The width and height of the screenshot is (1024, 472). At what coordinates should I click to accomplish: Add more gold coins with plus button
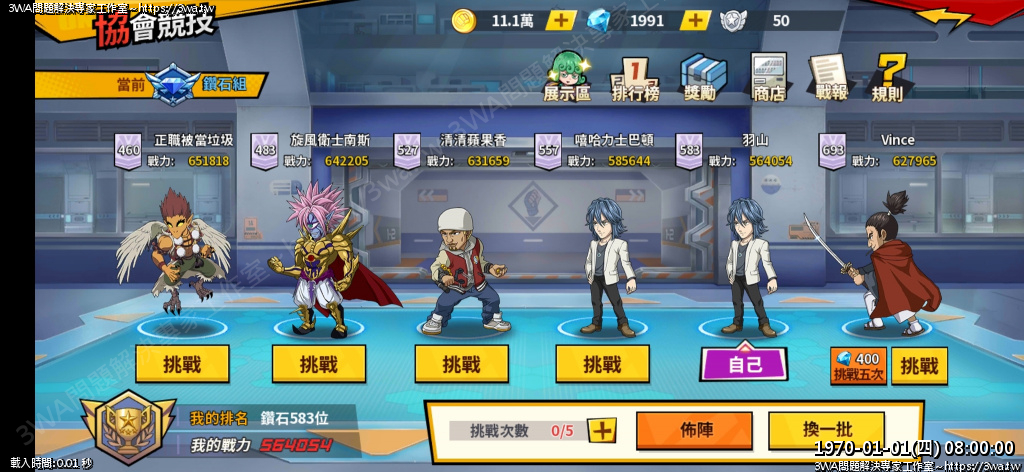pos(560,20)
